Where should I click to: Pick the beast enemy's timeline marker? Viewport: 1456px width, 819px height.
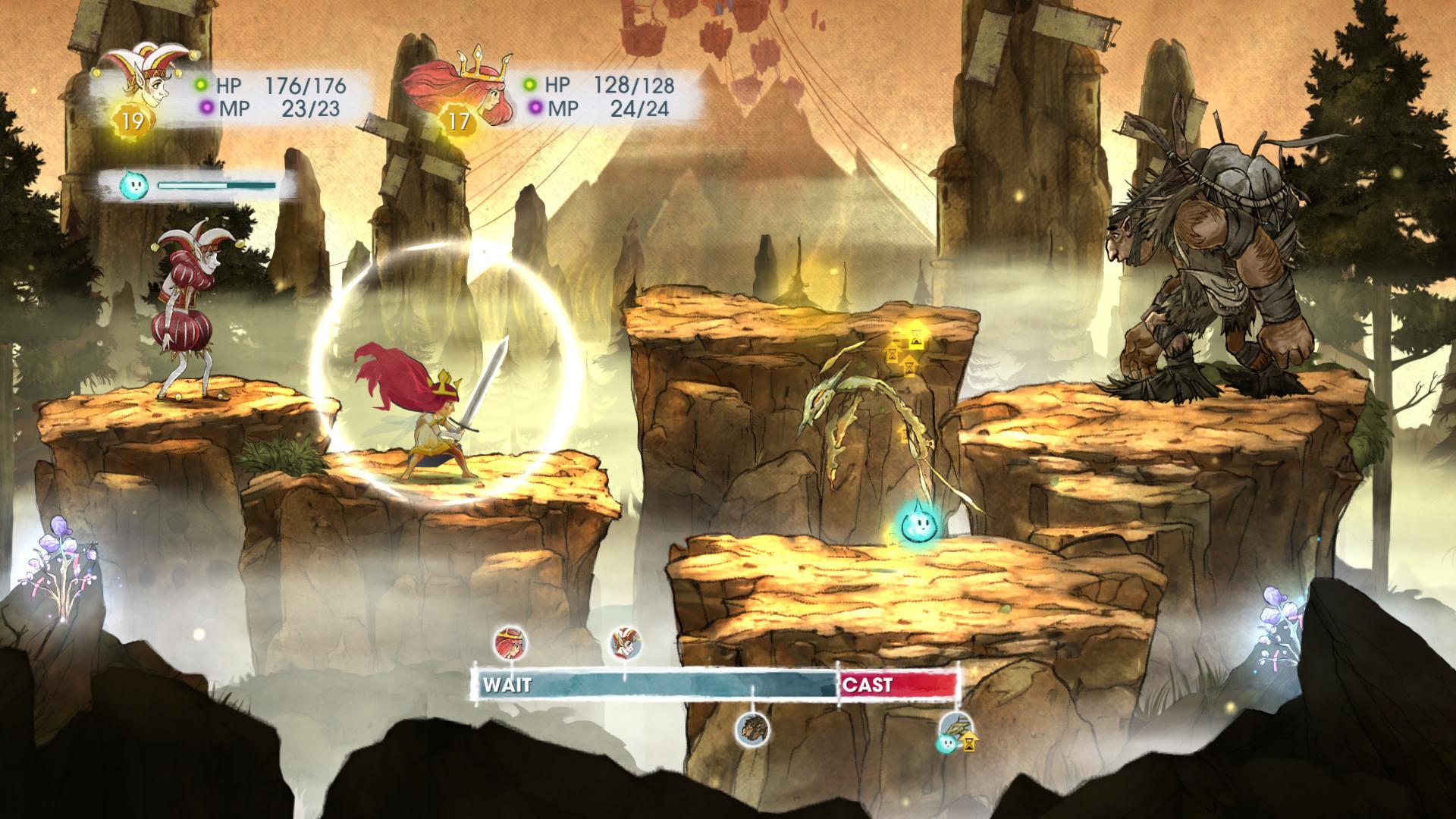pos(753,730)
